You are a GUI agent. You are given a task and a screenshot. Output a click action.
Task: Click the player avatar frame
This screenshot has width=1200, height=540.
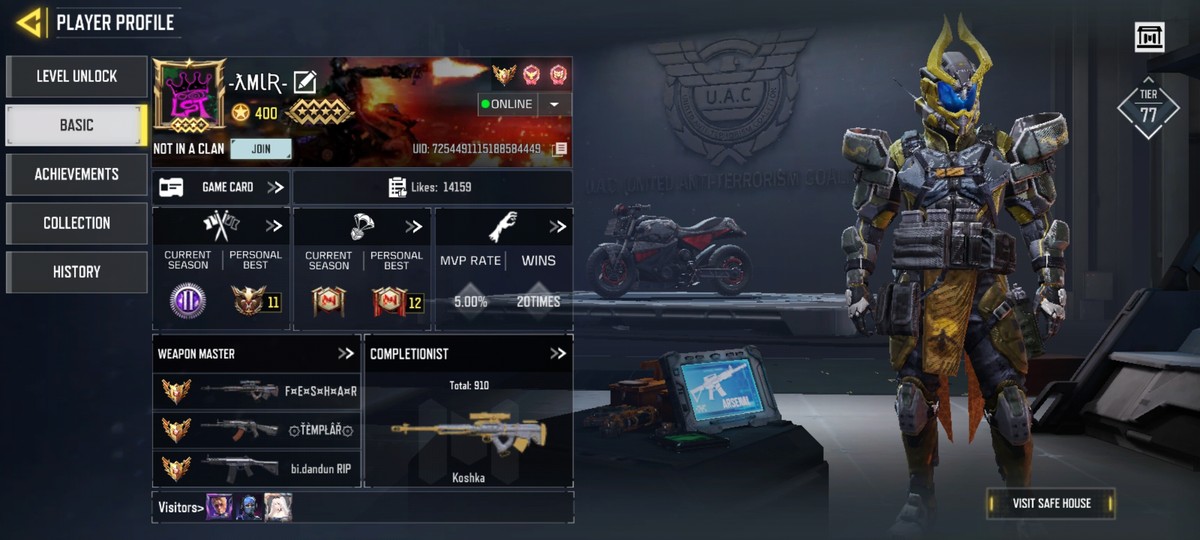[x=187, y=96]
